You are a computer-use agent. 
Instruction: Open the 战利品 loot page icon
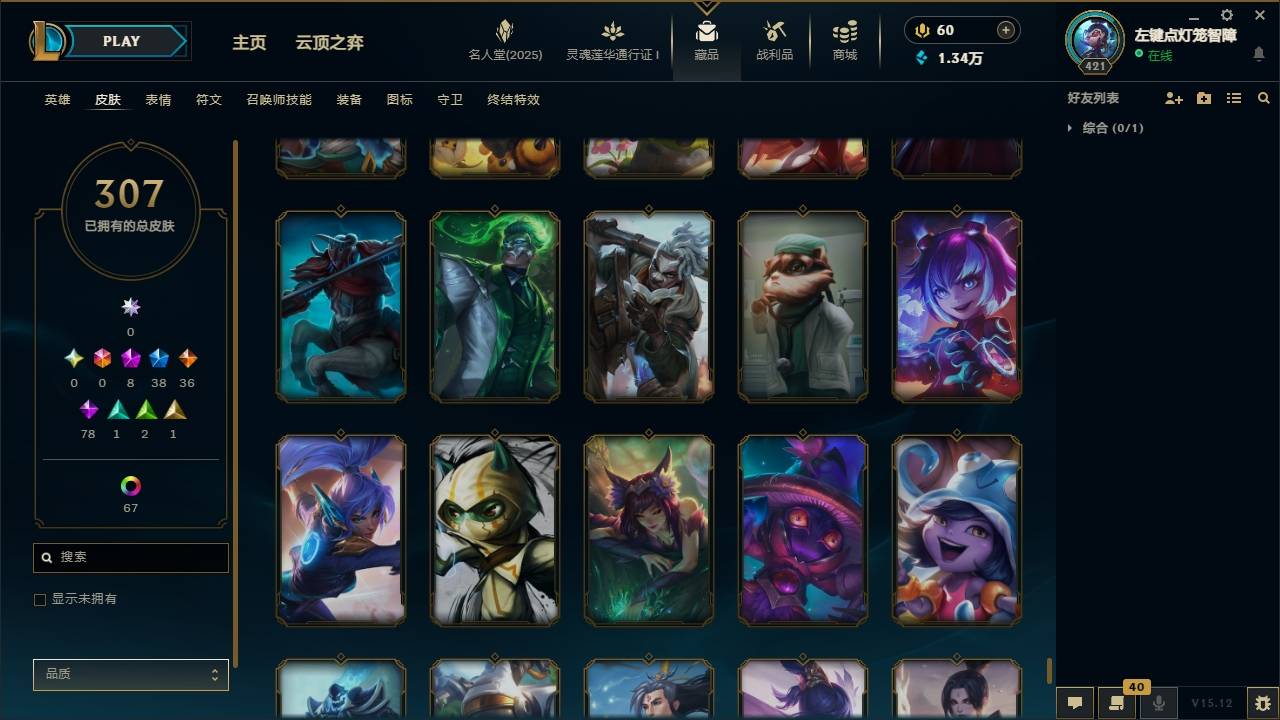pyautogui.click(x=775, y=40)
